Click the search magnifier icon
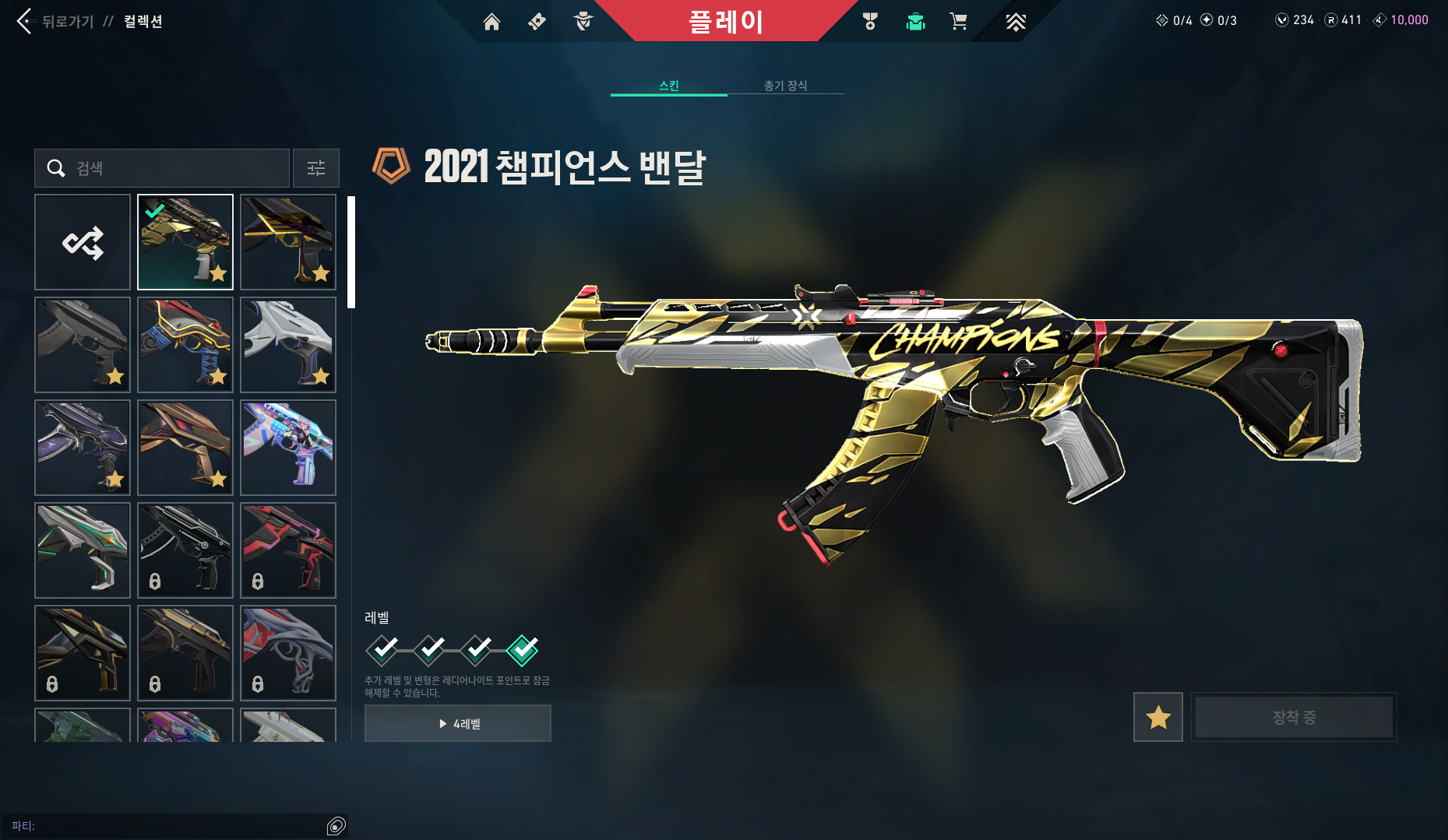 [56, 168]
